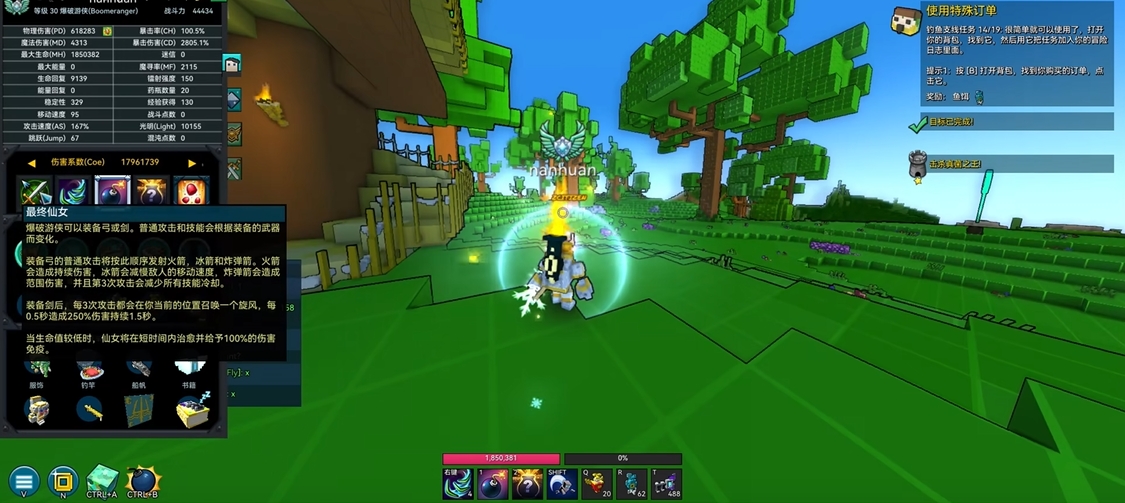1125x503 pixels.
Task: Use the Q flask with 20 charges
Action: click(x=597, y=484)
